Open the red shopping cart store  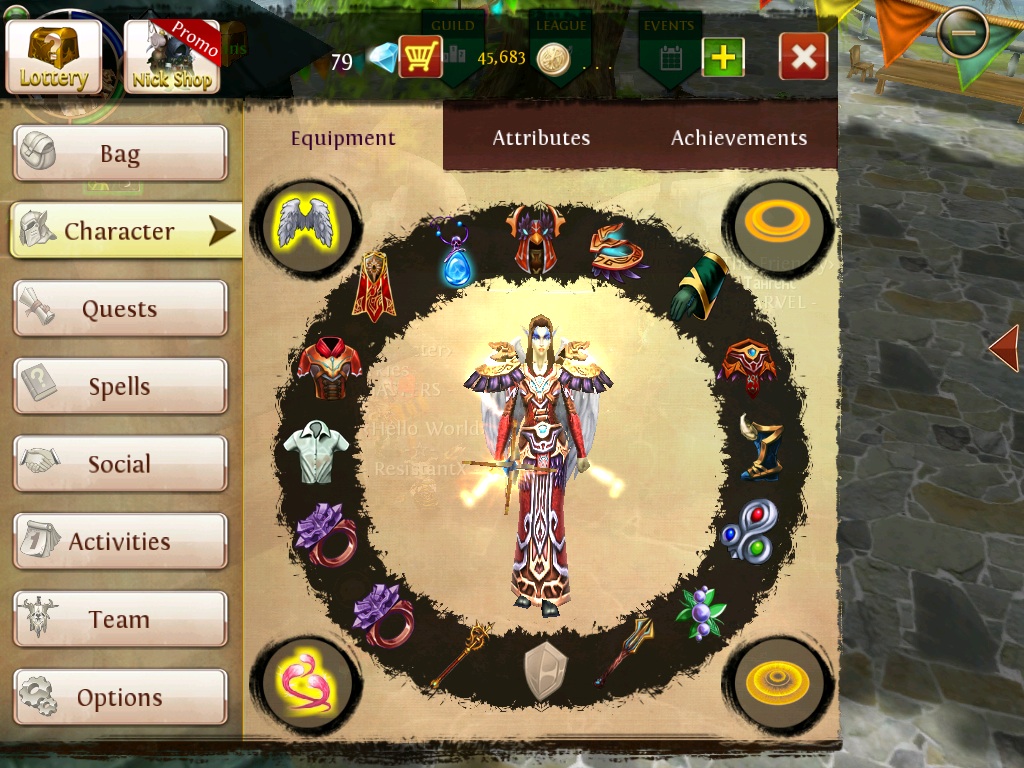tap(420, 57)
